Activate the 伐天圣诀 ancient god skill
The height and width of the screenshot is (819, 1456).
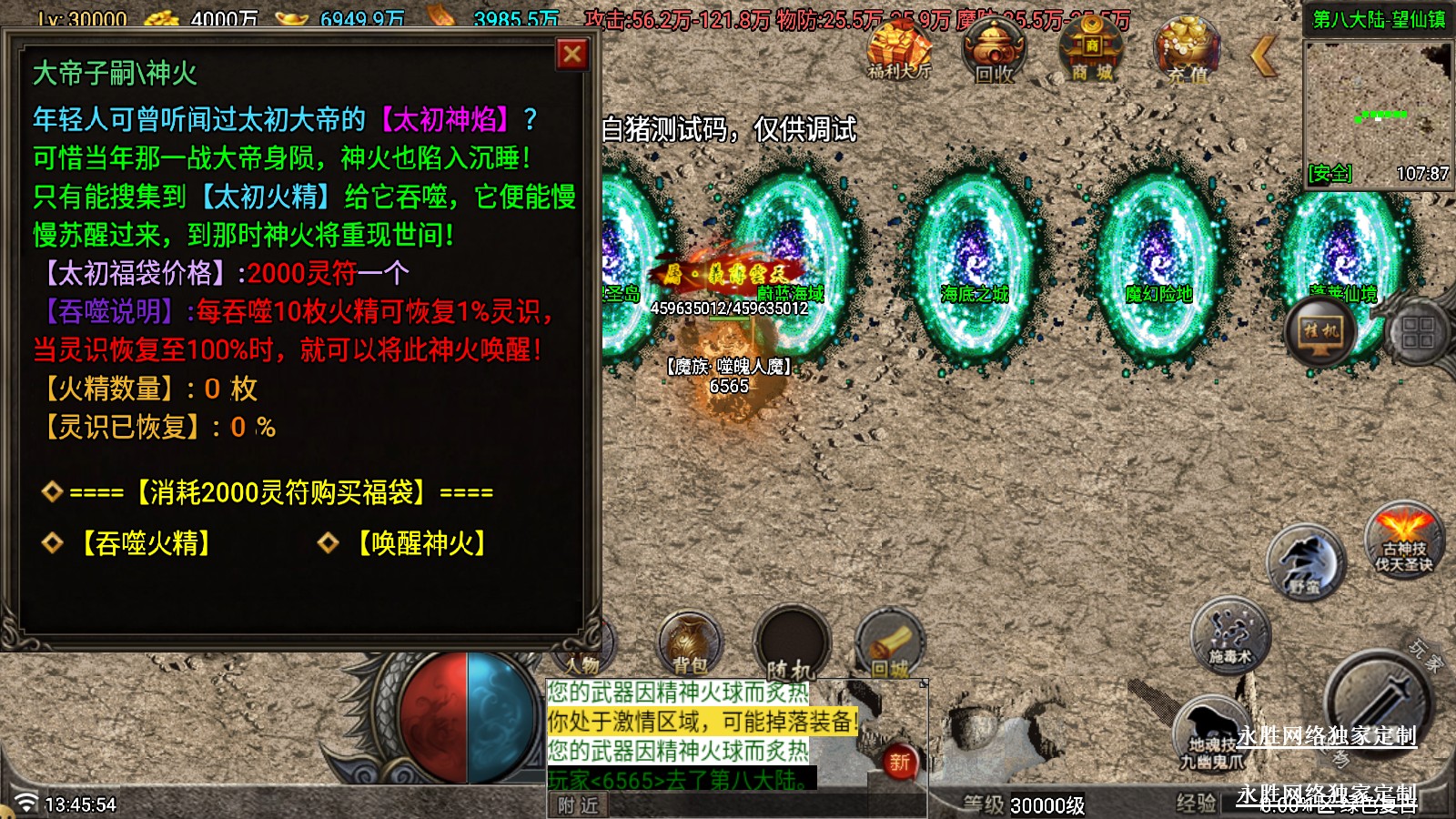pos(1404,542)
